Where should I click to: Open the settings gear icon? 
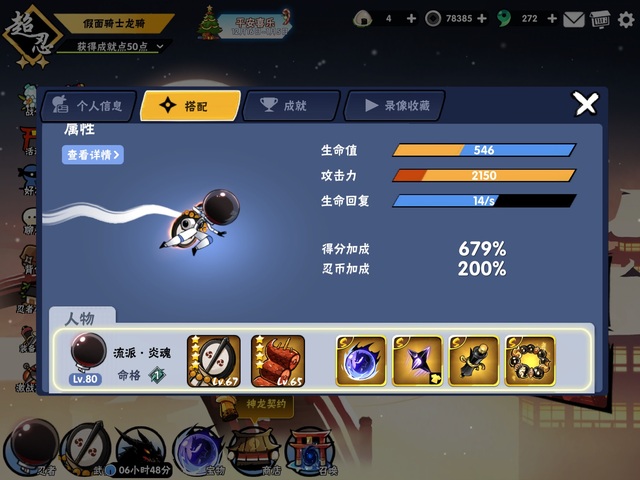click(x=624, y=18)
